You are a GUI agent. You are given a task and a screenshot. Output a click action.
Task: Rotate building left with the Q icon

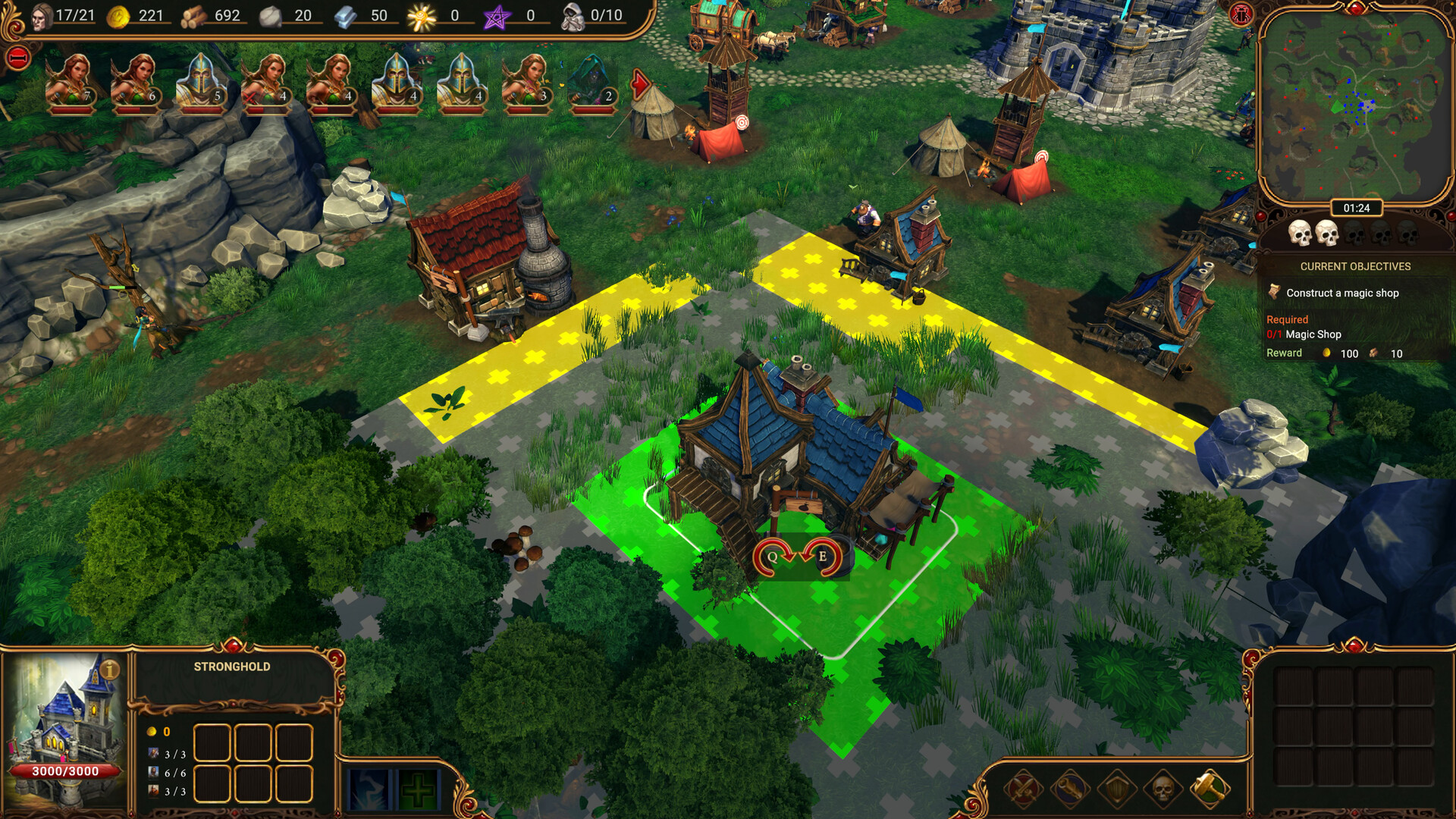pos(770,556)
